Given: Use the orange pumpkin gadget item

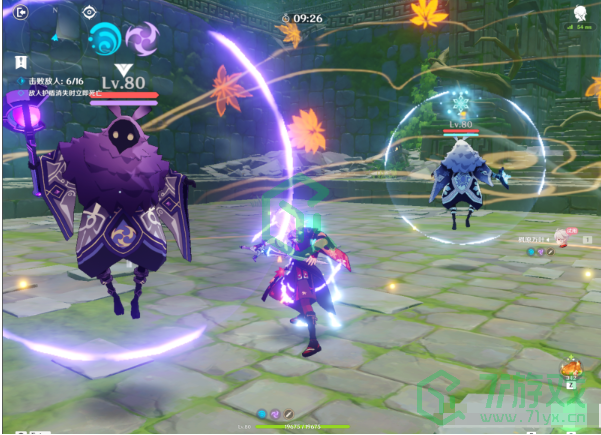Looking at the screenshot, I should (x=571, y=367).
